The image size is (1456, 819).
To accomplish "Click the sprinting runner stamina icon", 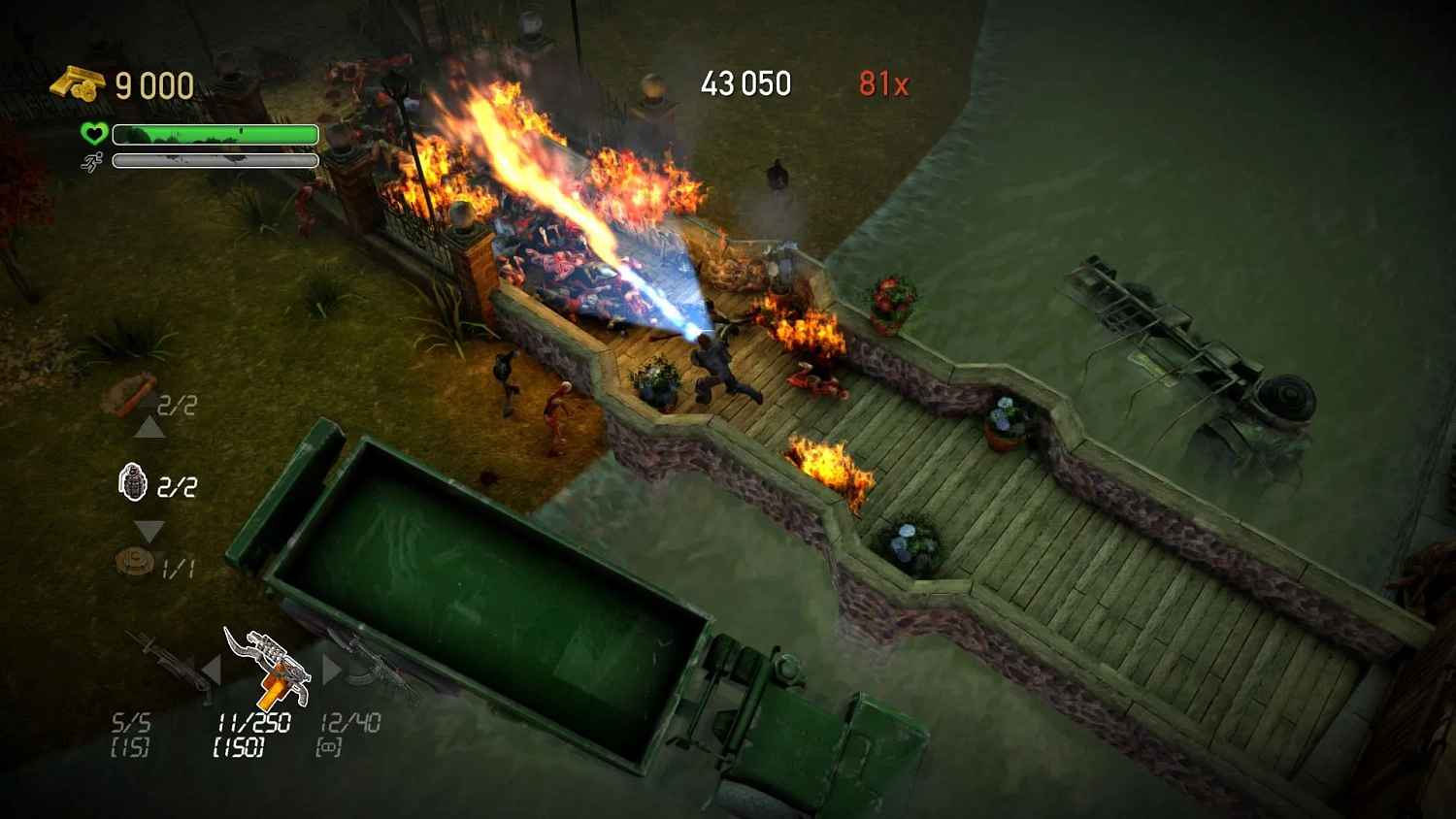I will click(91, 161).
